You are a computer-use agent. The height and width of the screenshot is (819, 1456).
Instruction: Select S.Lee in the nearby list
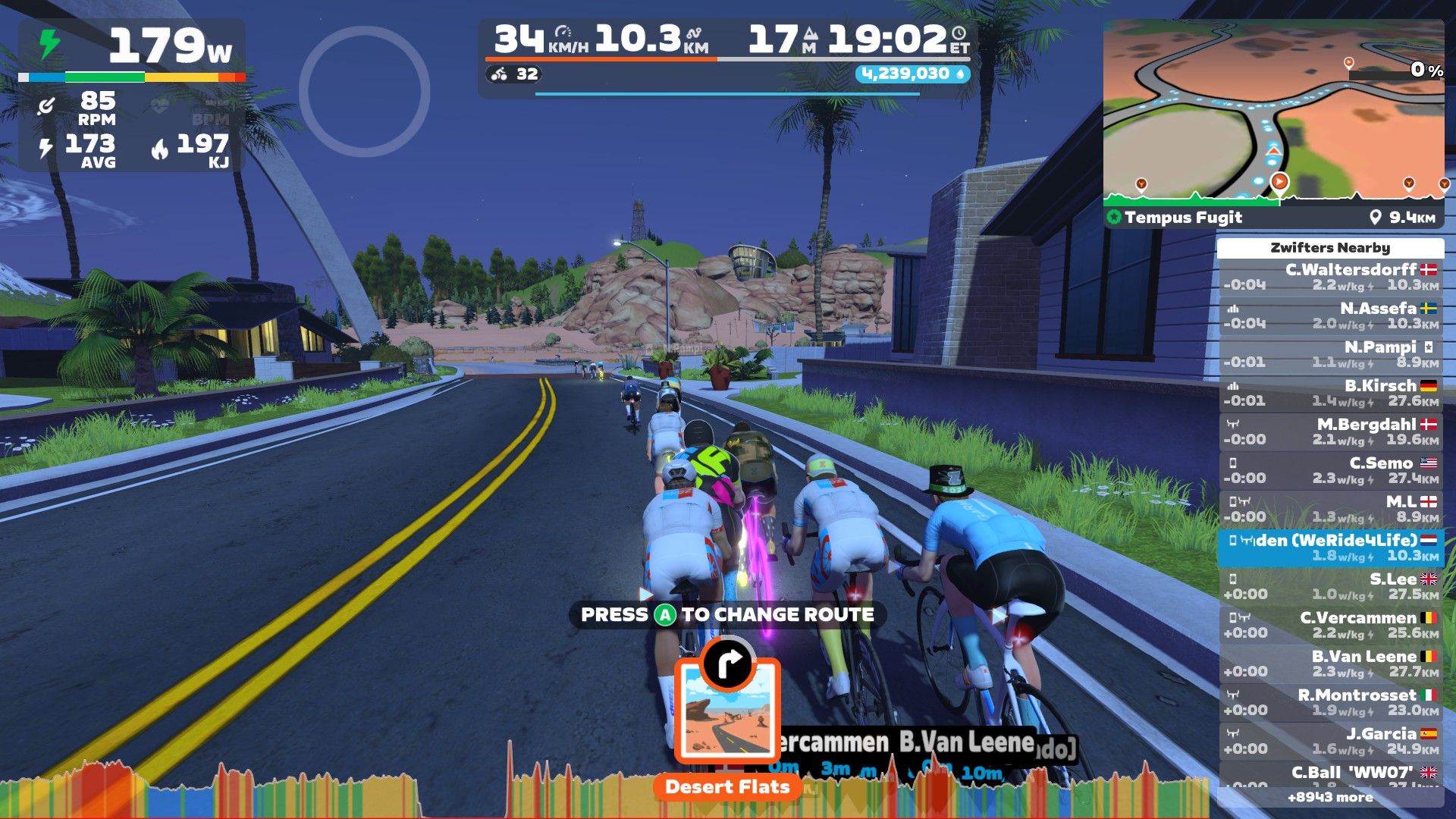coord(1330,586)
